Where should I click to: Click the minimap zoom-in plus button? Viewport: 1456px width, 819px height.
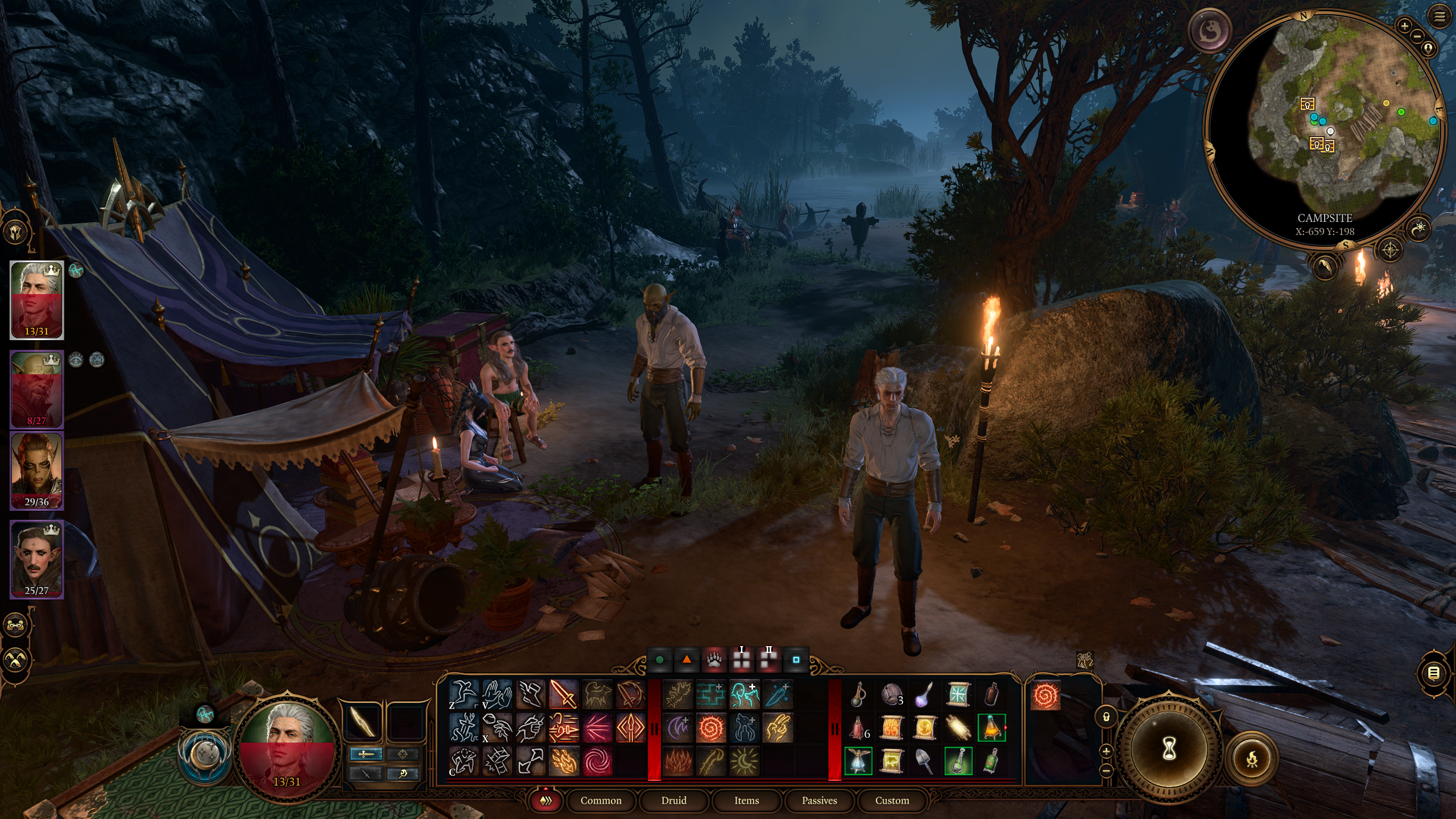(1404, 26)
